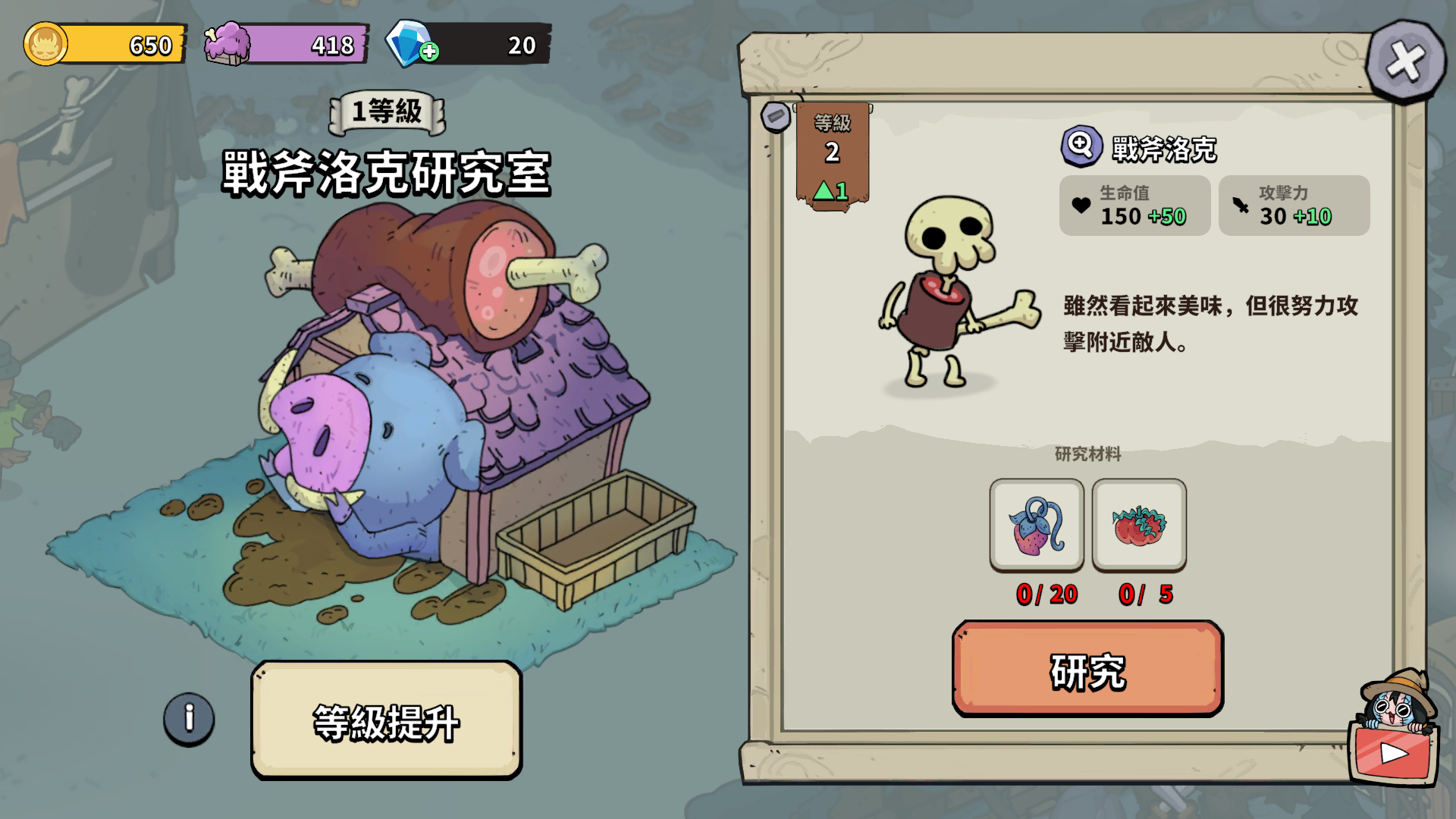Screen dimensions: 1456x819
Task: Click the purple fluff resource icon
Action: [226, 44]
